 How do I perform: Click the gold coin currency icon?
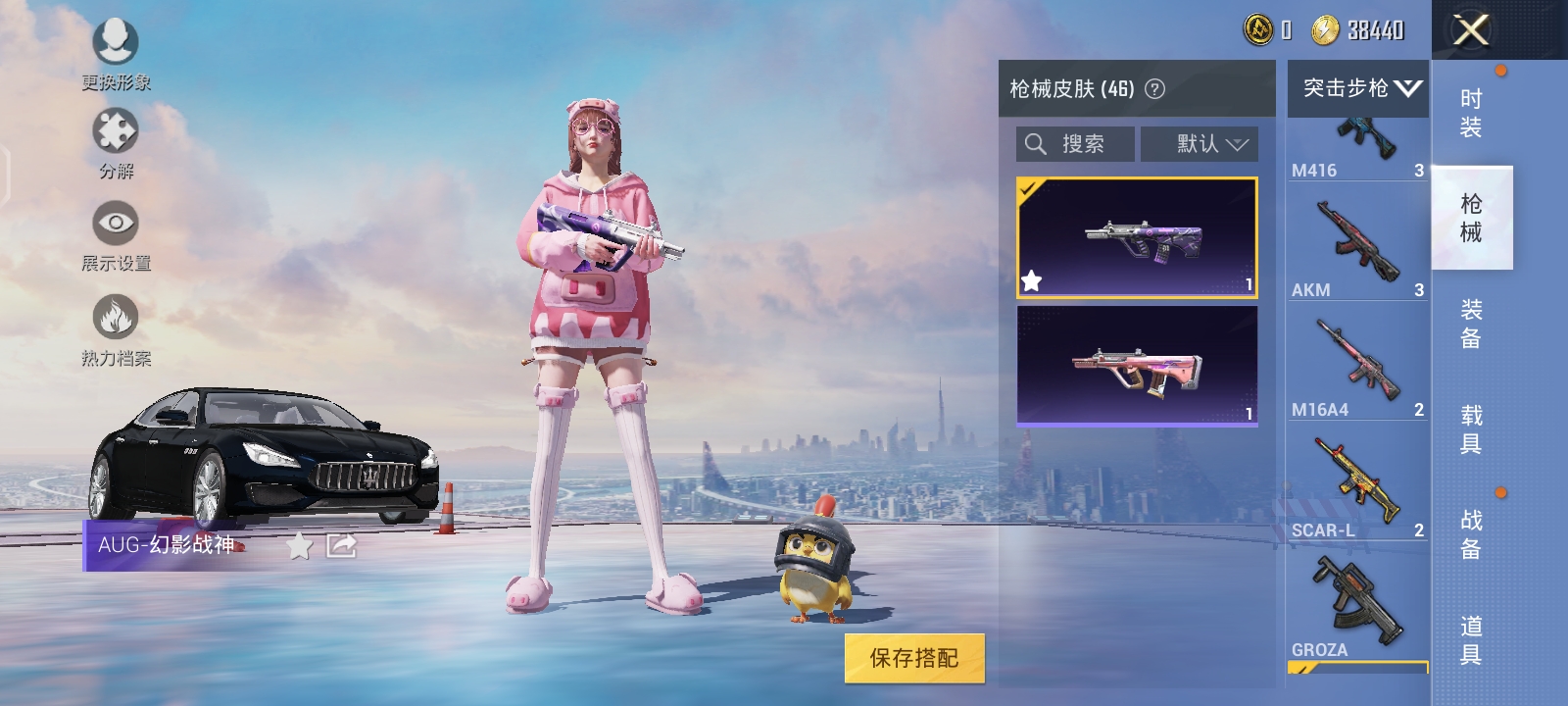click(x=1327, y=30)
